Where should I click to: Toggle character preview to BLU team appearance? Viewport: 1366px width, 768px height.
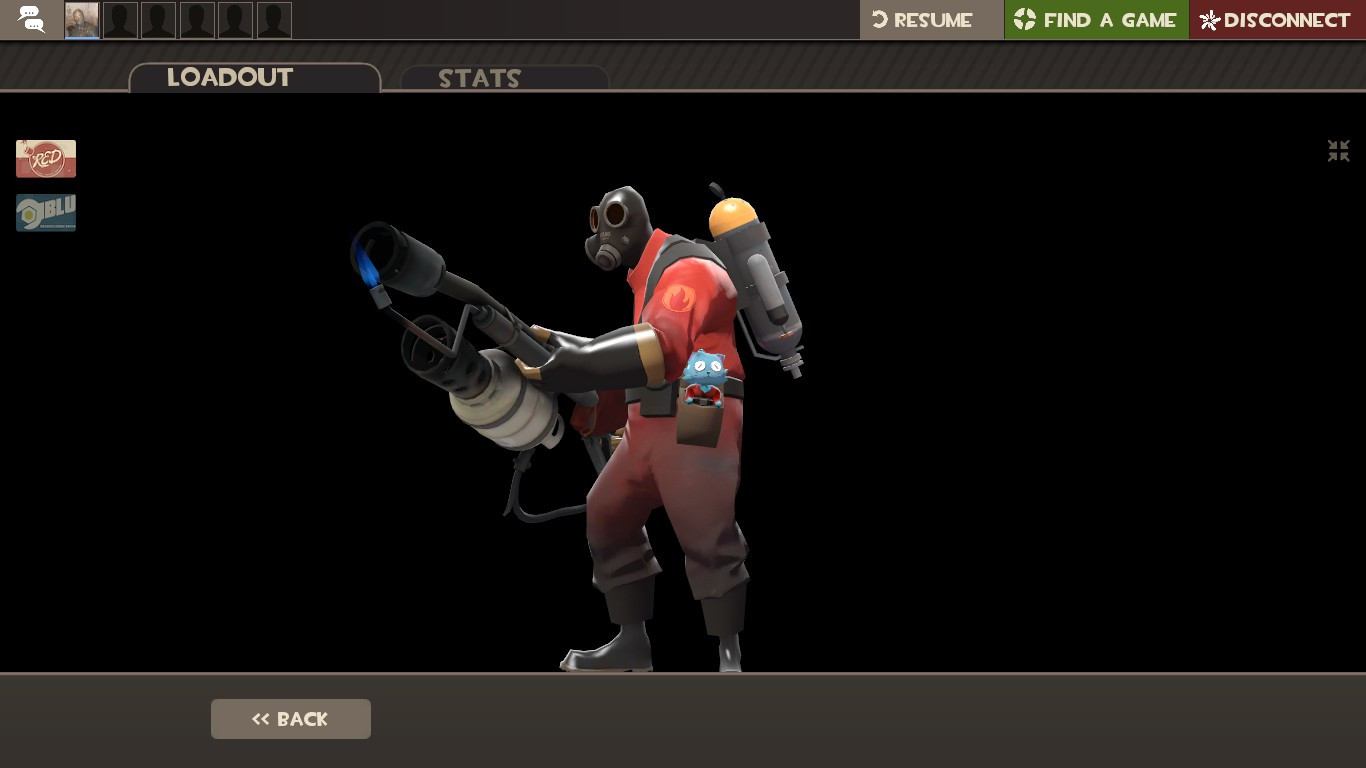pos(46,212)
